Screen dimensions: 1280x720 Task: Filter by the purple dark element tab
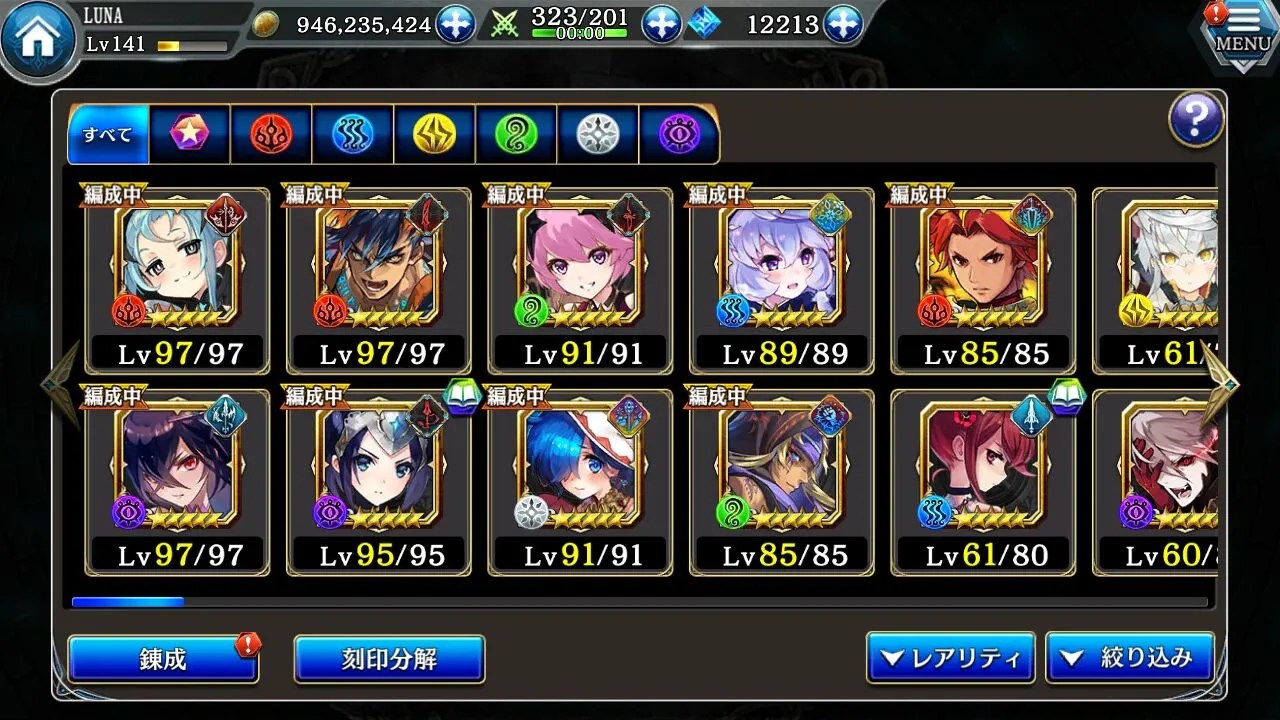[679, 134]
